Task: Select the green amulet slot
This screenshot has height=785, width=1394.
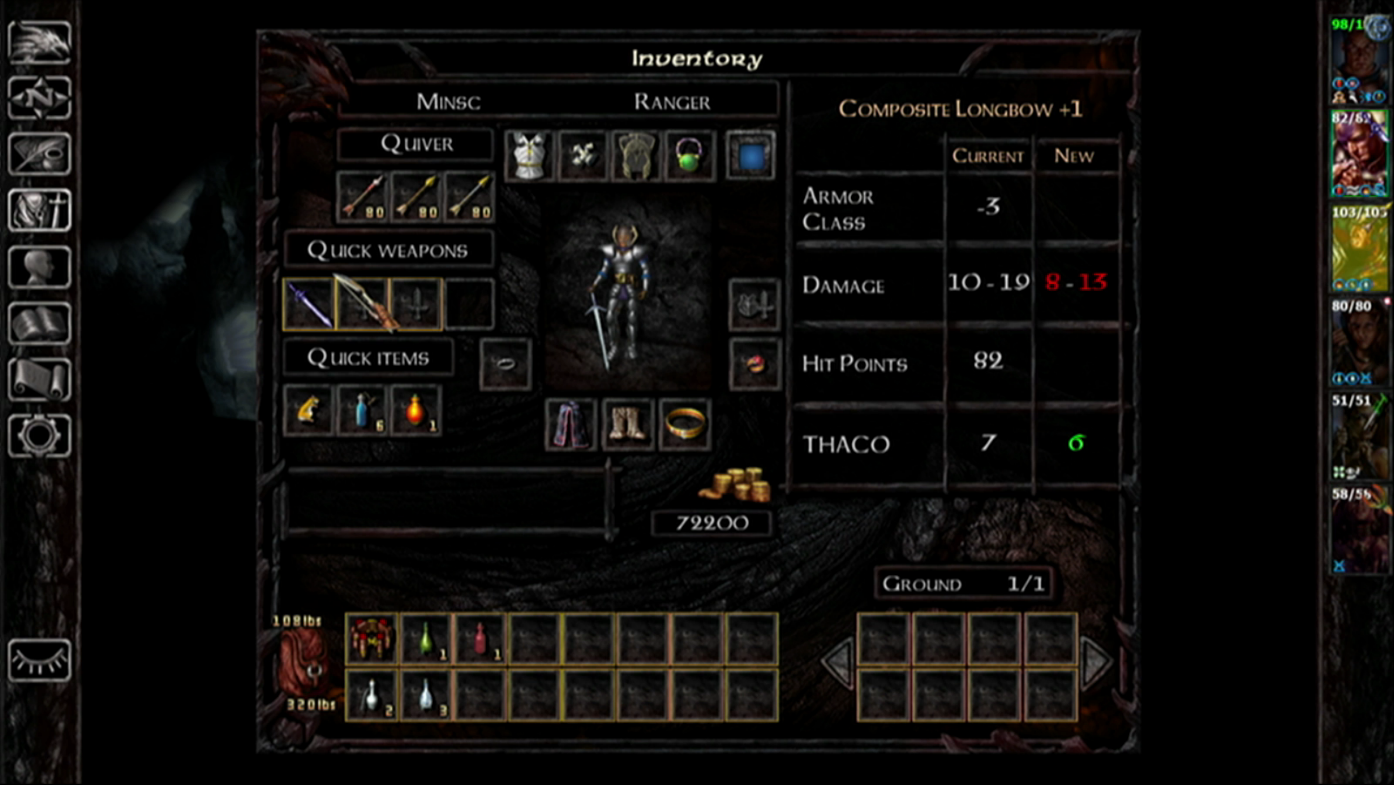Action: (691, 156)
